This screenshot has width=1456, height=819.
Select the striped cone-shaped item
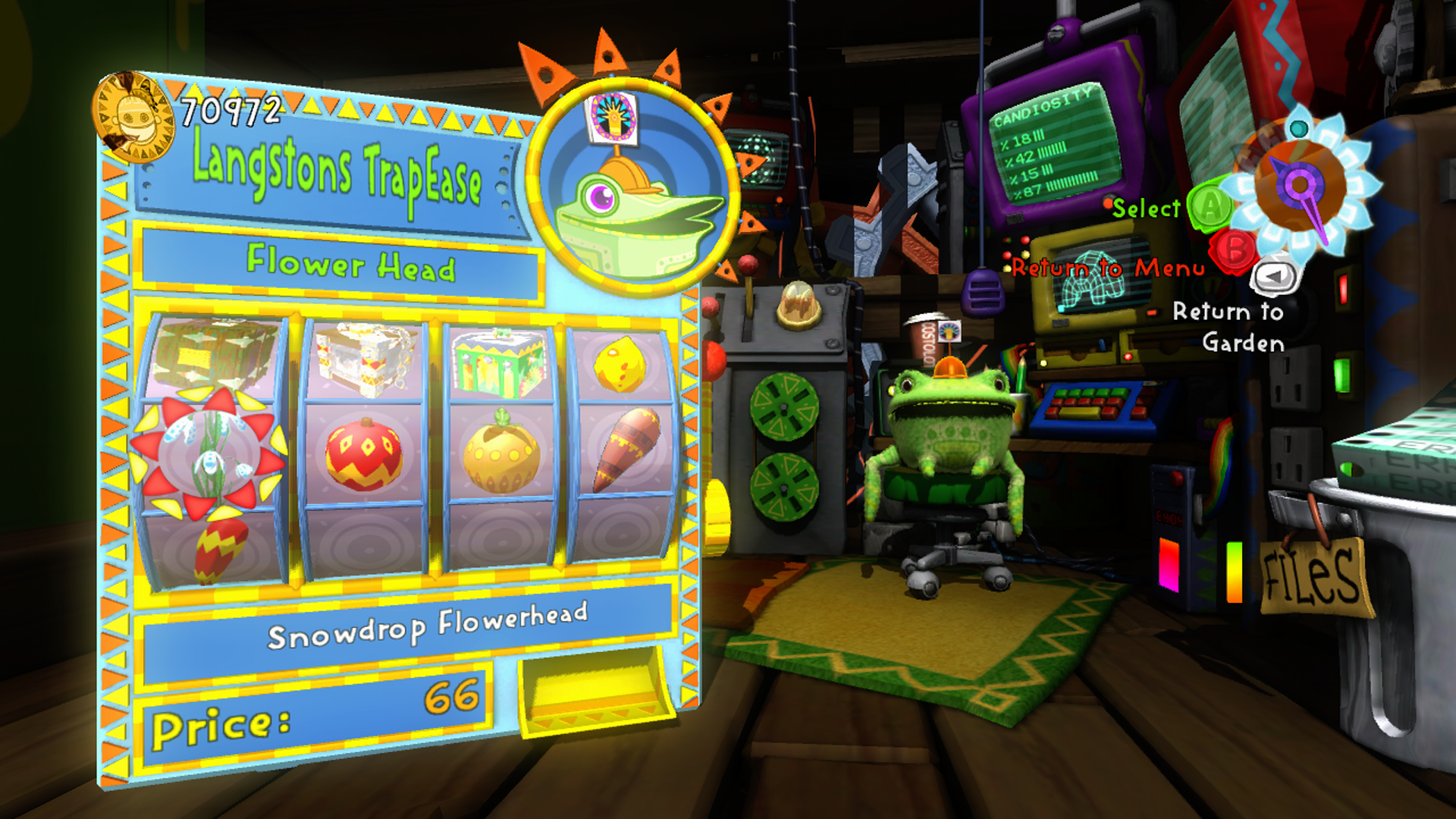click(x=626, y=449)
